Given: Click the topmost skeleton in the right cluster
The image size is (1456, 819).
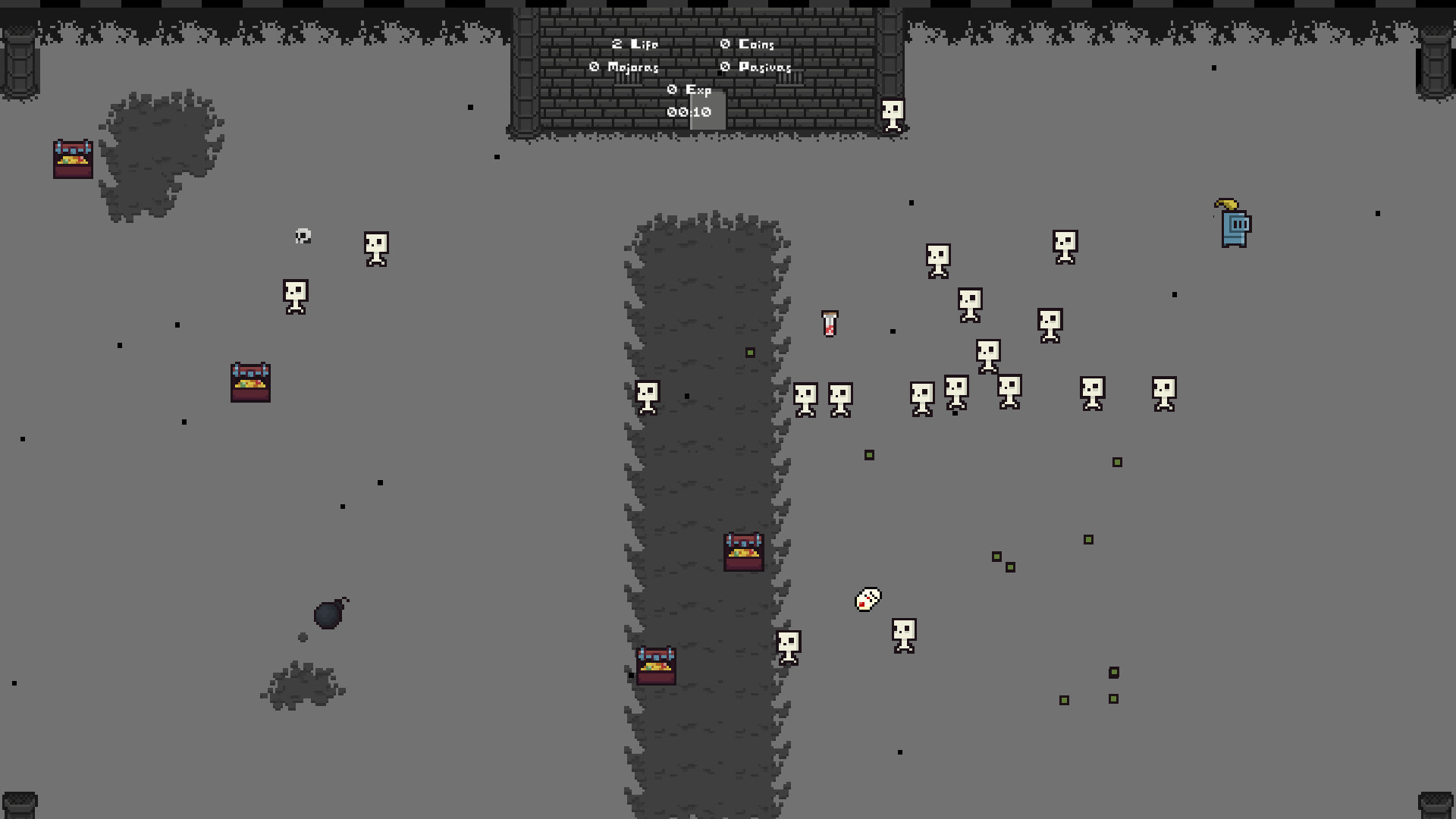Looking at the screenshot, I should click(1065, 244).
